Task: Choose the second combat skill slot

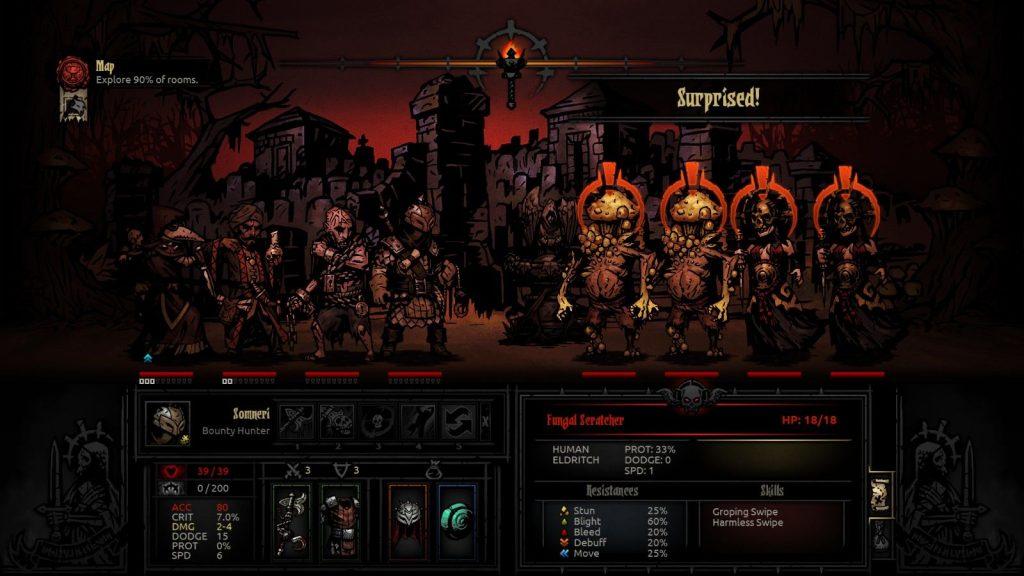Action: click(337, 421)
